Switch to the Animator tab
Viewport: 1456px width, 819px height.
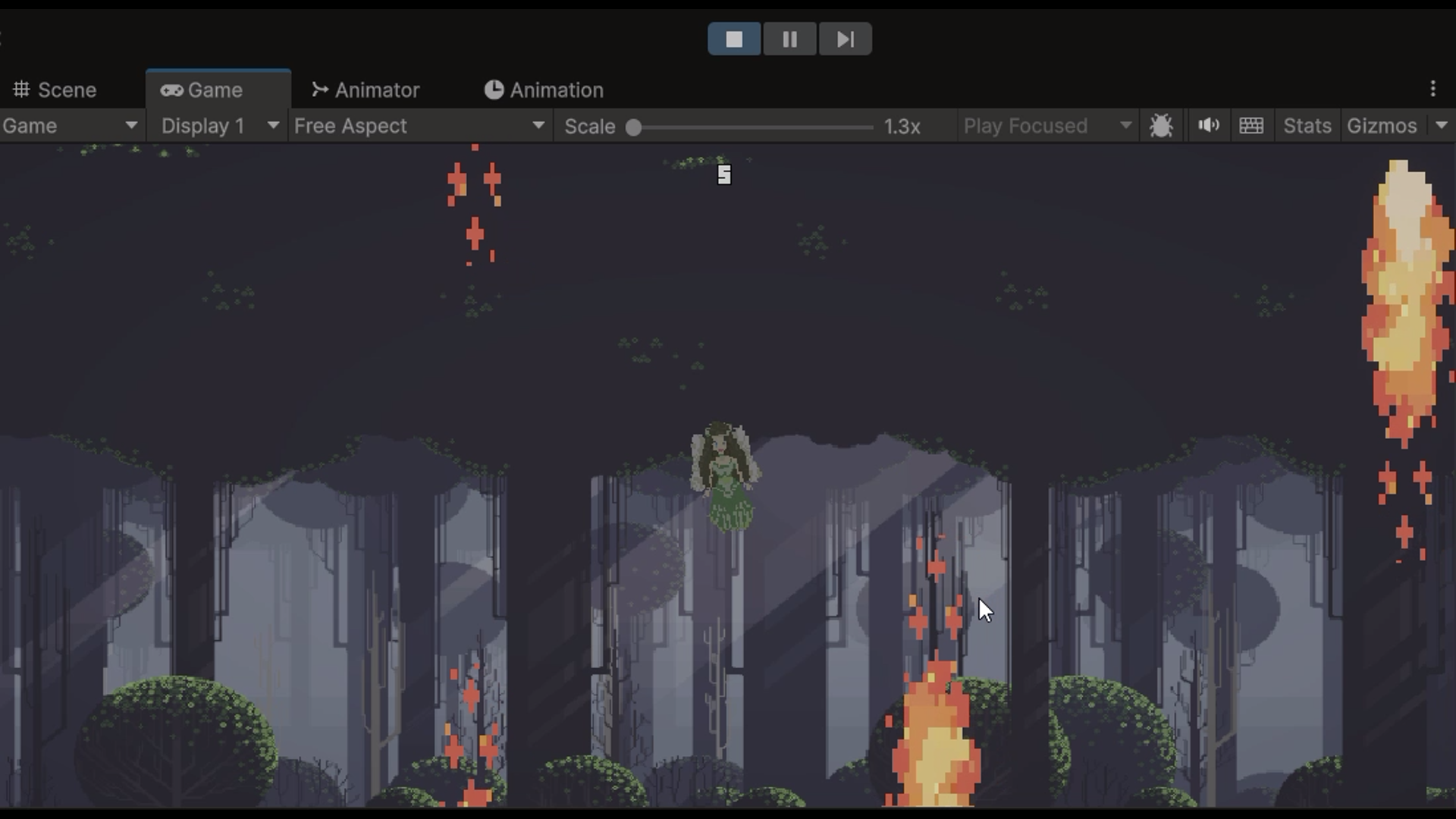(377, 89)
